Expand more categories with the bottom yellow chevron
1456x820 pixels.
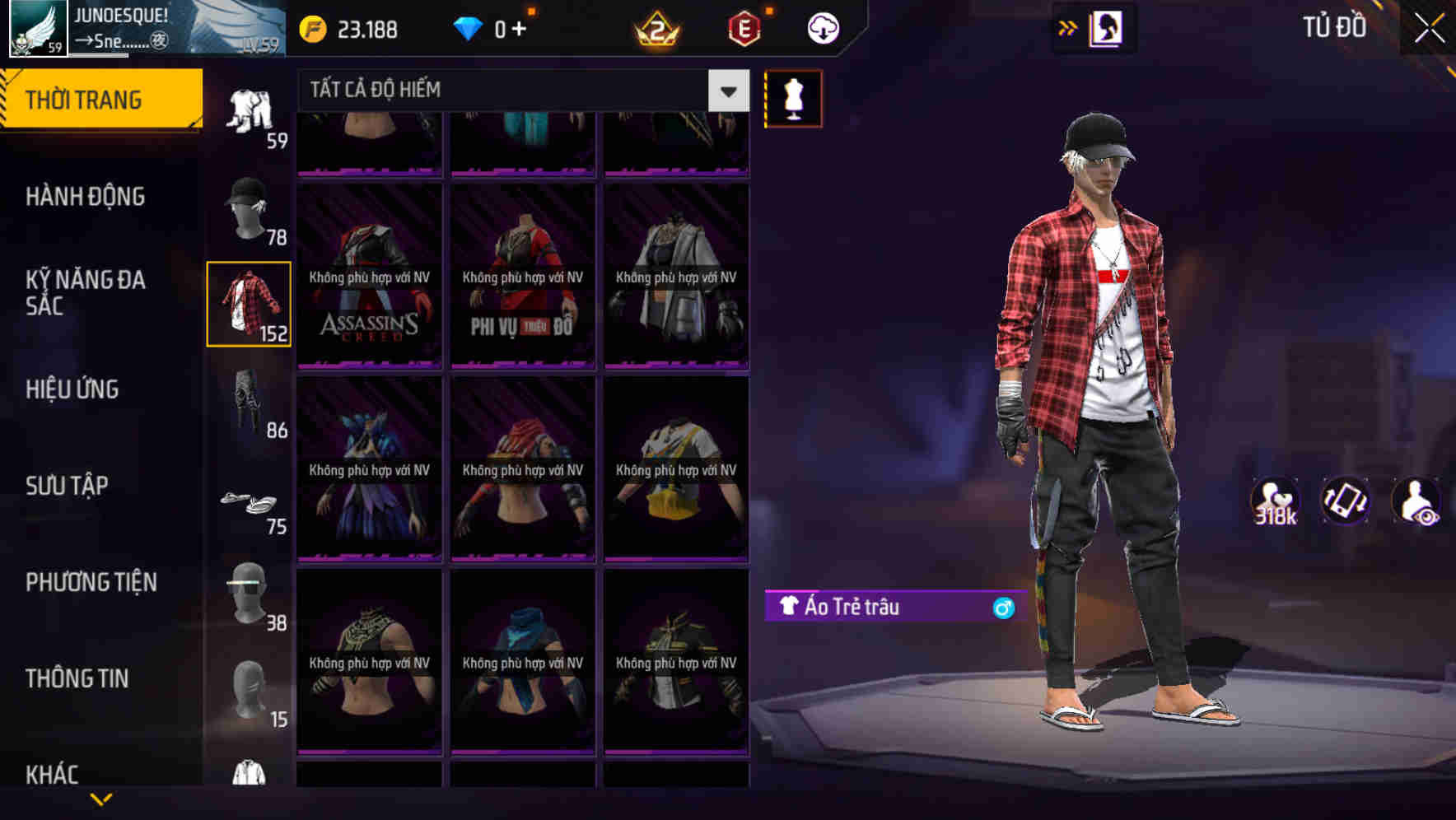101,797
